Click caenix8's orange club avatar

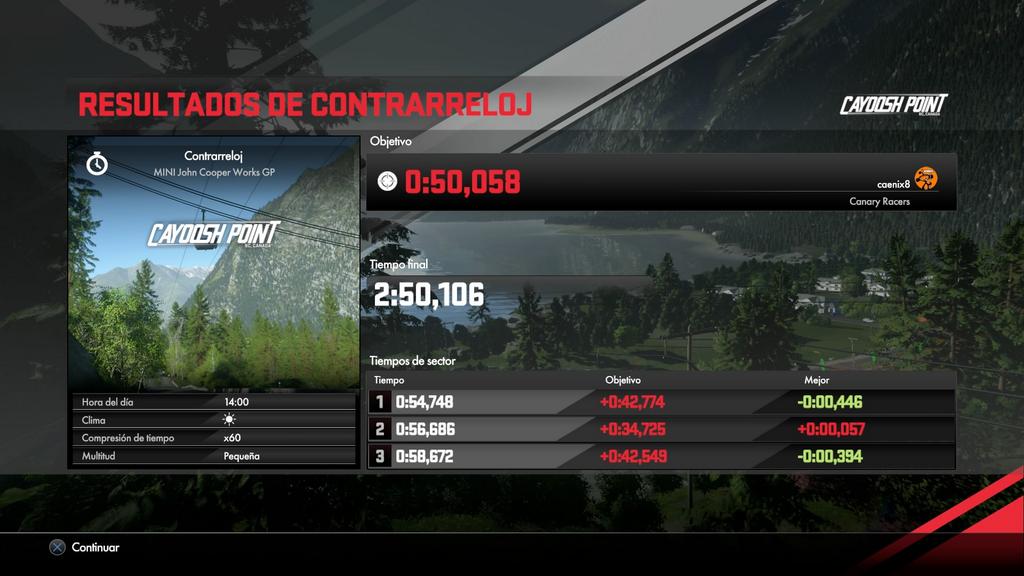[926, 180]
